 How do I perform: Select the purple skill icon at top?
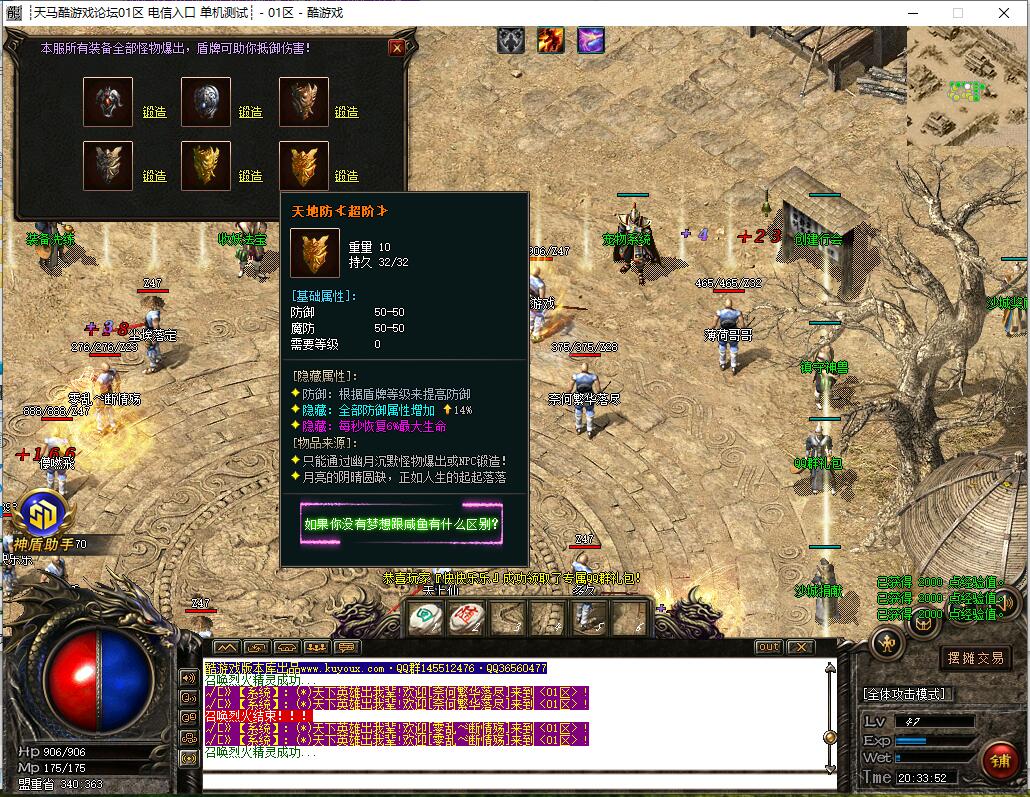590,40
